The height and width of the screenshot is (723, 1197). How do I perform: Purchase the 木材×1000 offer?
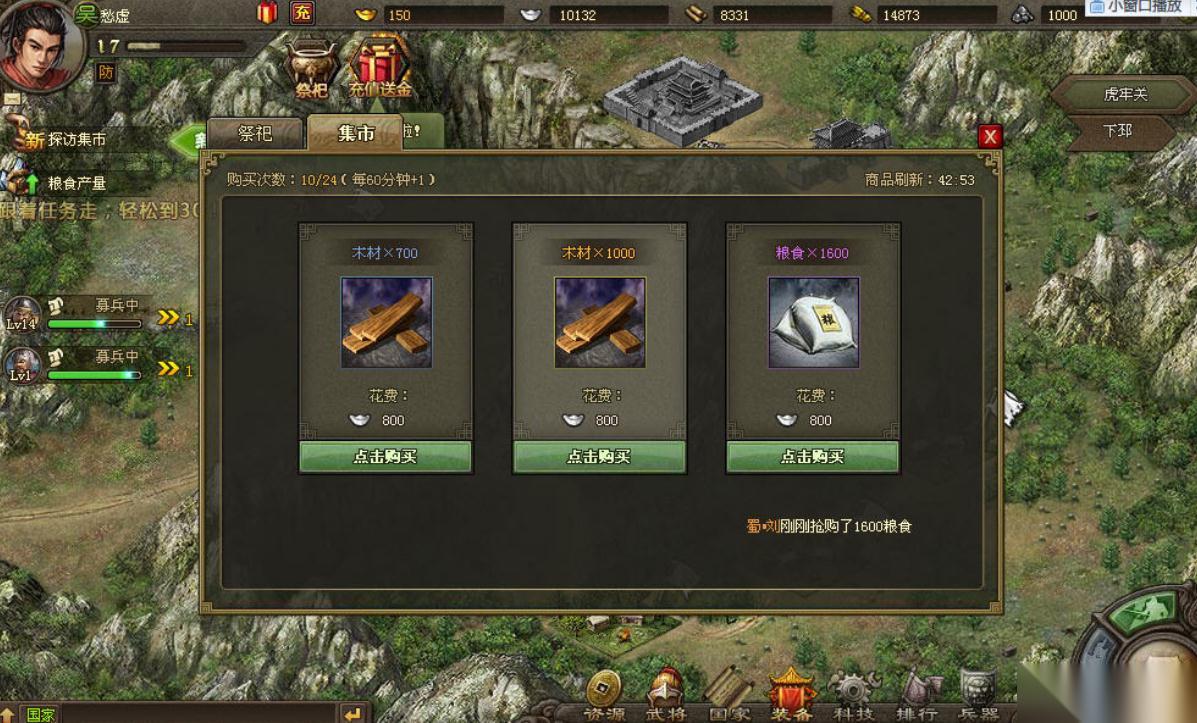599,456
